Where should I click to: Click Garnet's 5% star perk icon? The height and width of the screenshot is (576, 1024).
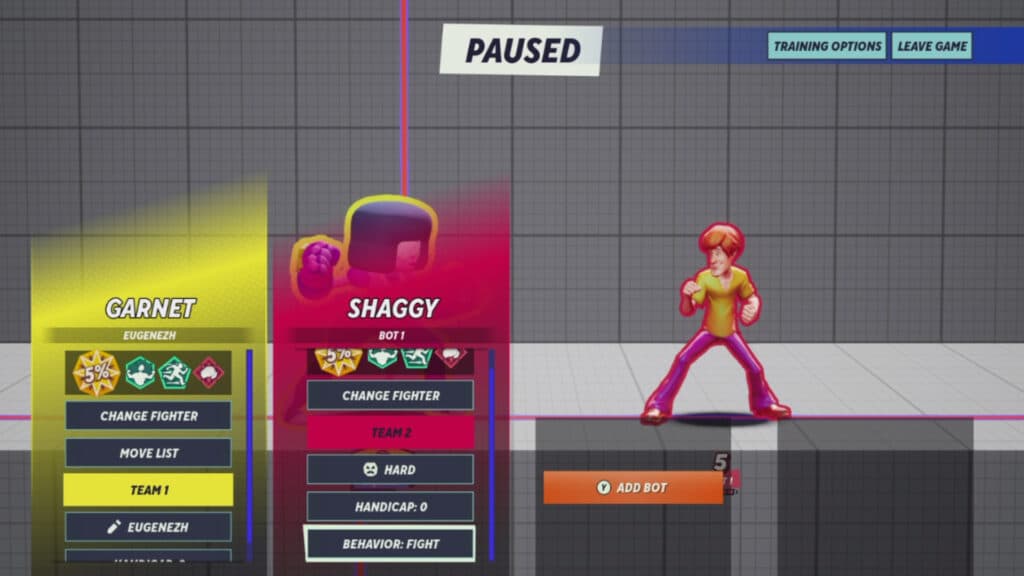(97, 373)
